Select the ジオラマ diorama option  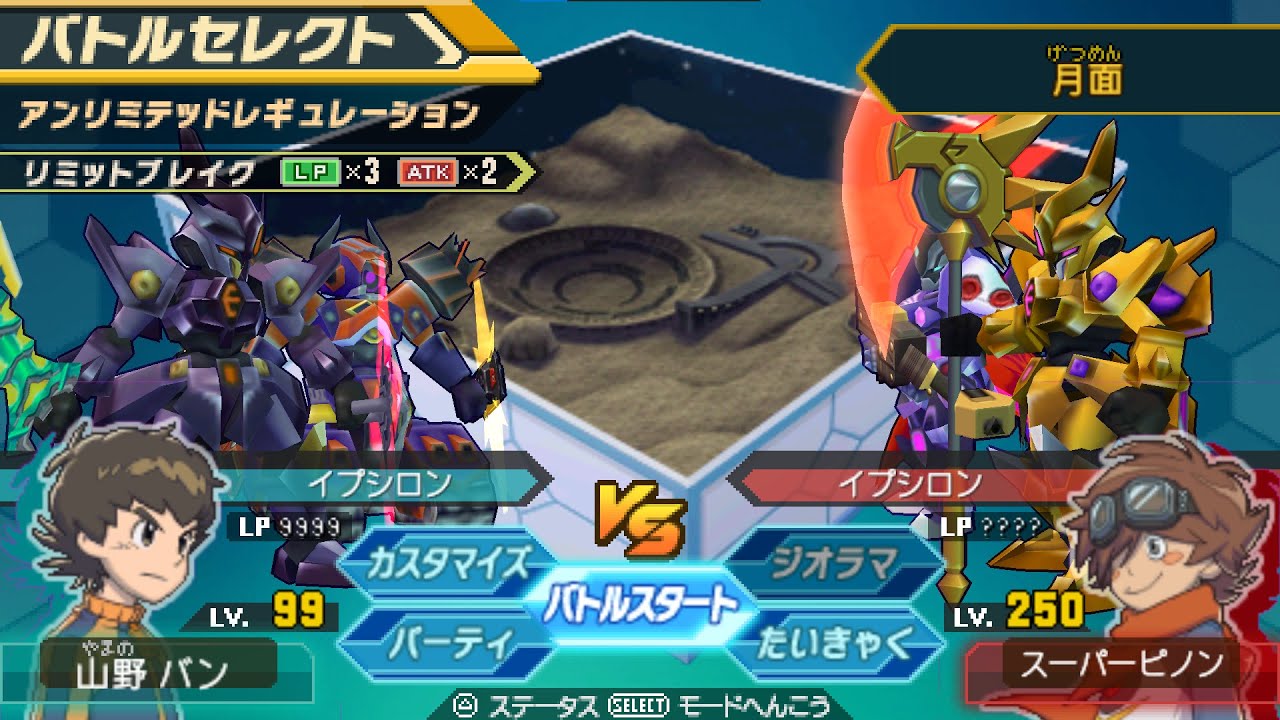click(x=833, y=564)
